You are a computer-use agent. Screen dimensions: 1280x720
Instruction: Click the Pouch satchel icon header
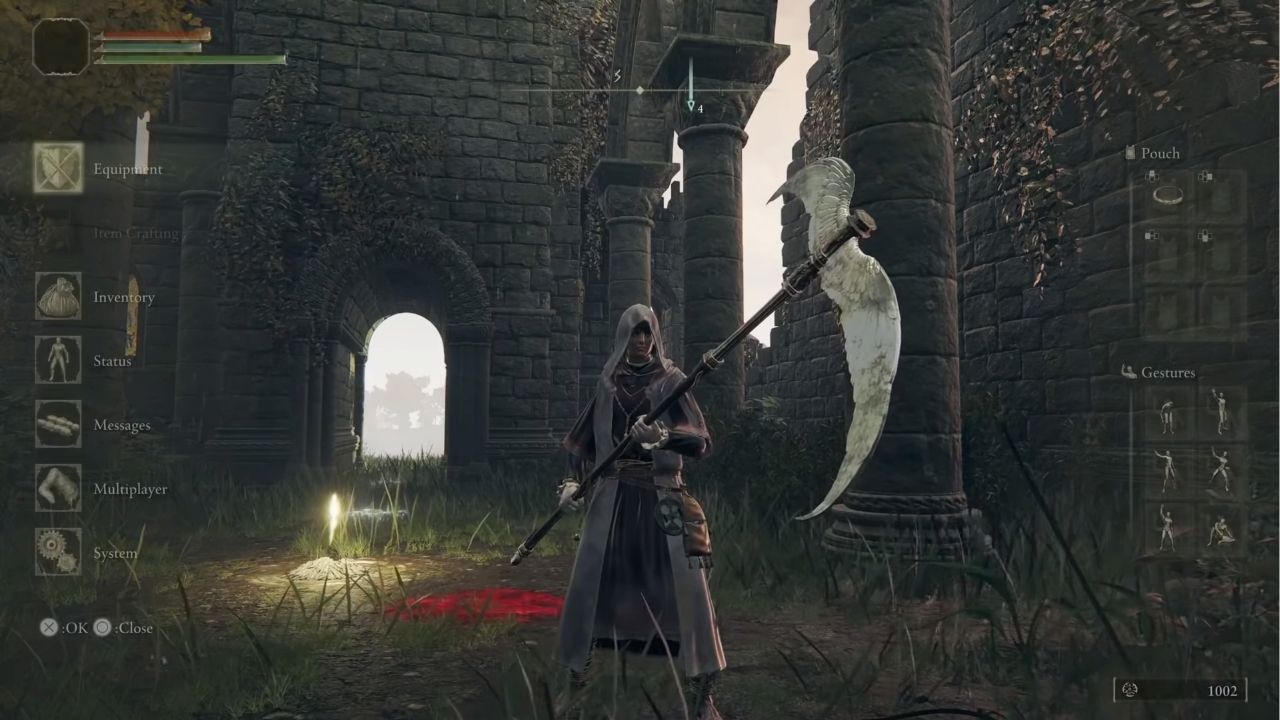coord(1130,153)
